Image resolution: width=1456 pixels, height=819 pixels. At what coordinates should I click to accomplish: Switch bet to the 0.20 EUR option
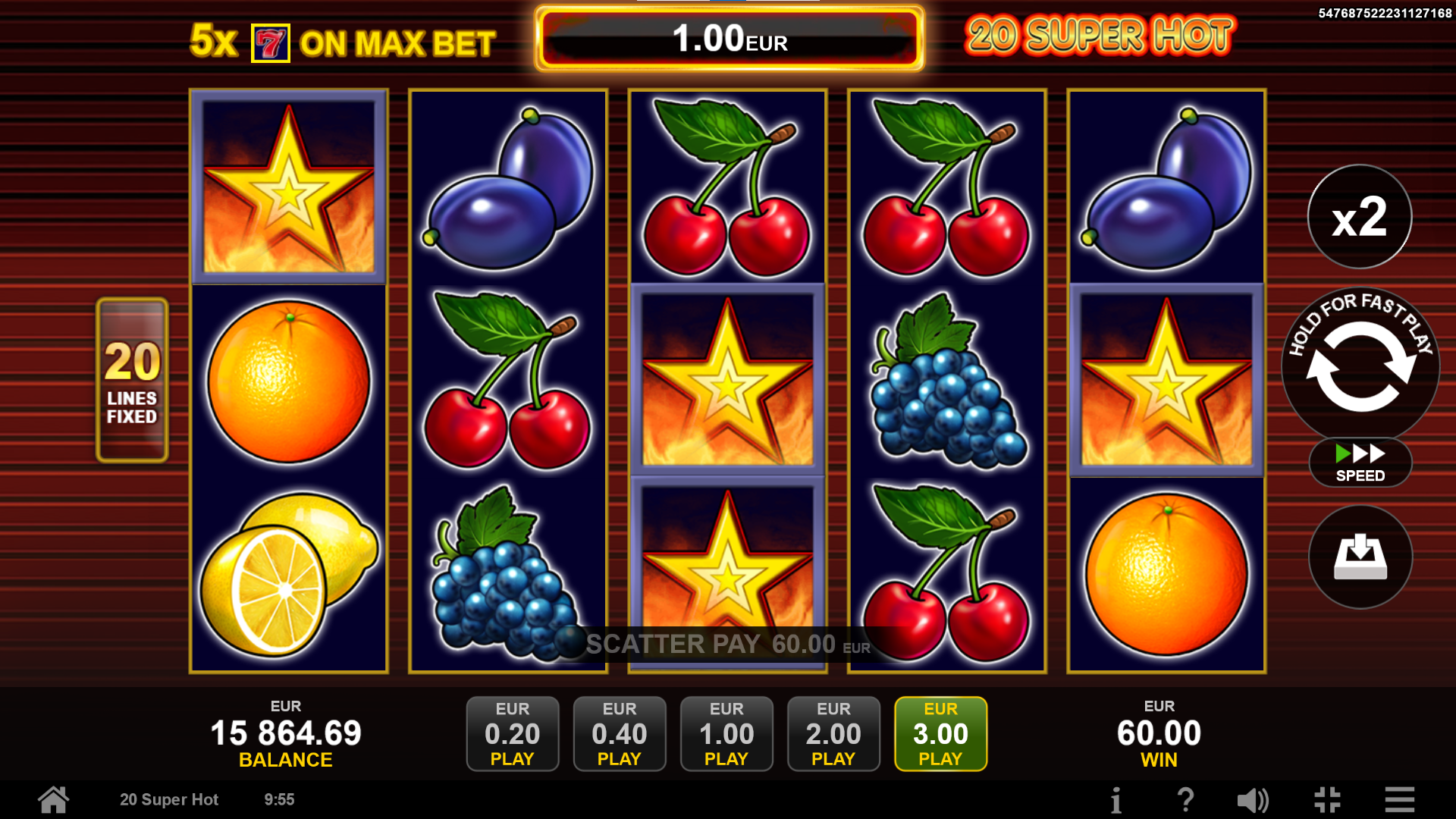coord(513,733)
